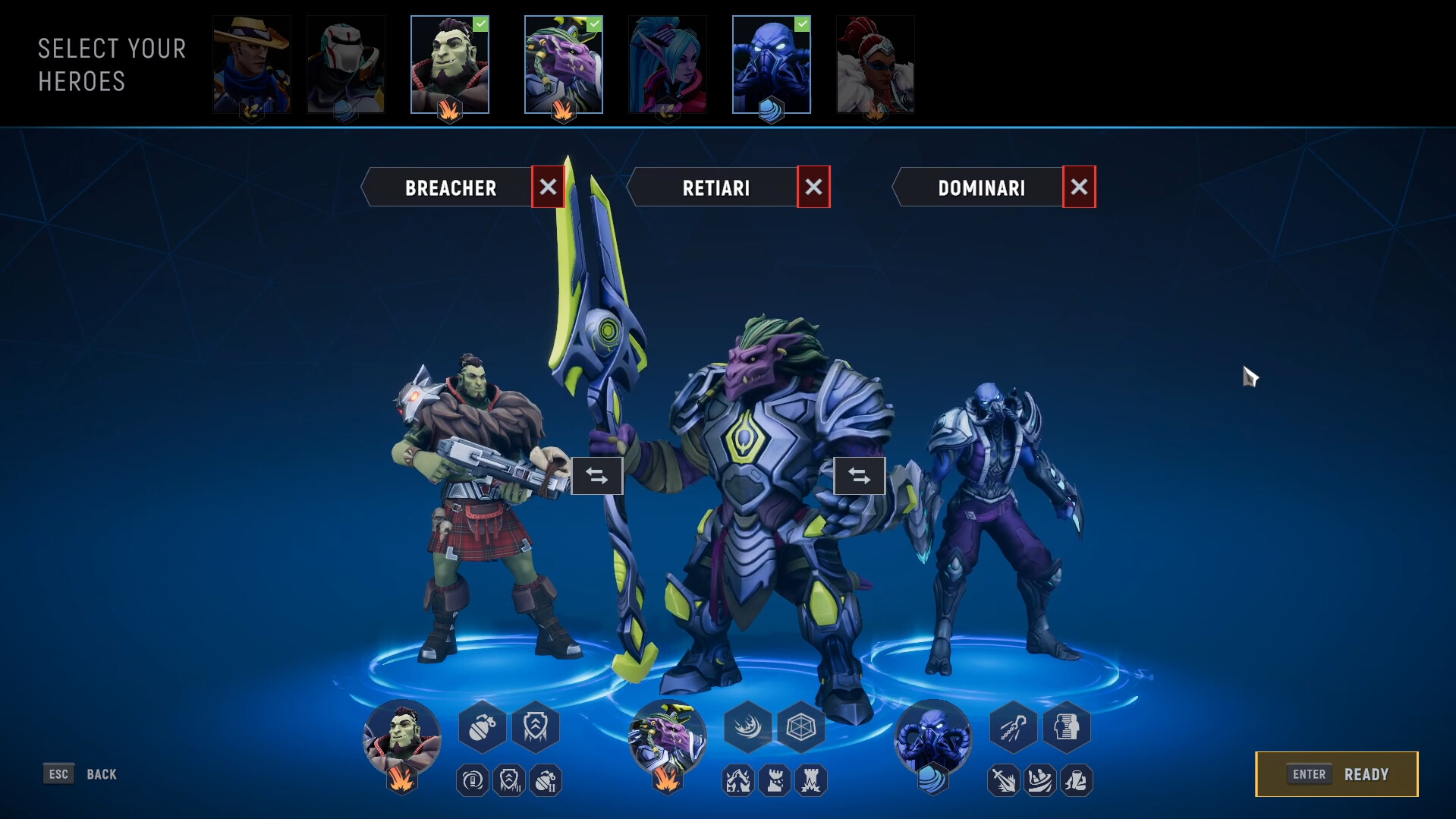
Task: Select Dominari's chain hook ability icon
Action: click(x=1013, y=726)
